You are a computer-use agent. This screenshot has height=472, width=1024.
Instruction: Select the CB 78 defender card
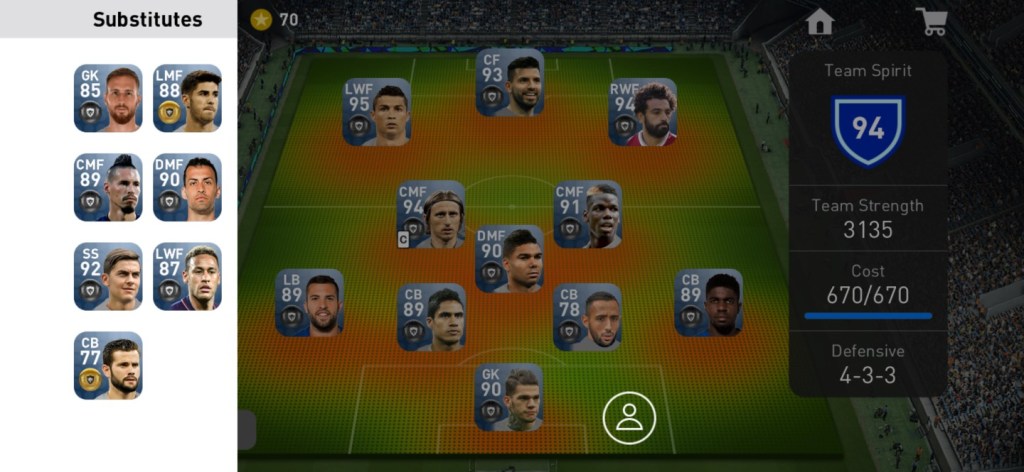tap(587, 317)
